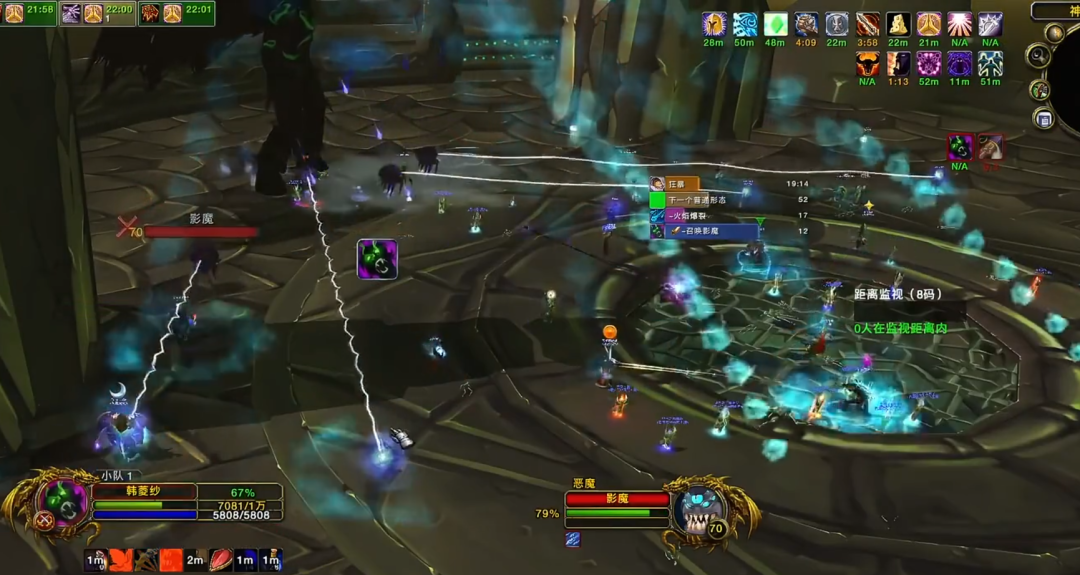Select the green demon debuff icon mid-screen
The image size is (1080, 575).
point(377,259)
